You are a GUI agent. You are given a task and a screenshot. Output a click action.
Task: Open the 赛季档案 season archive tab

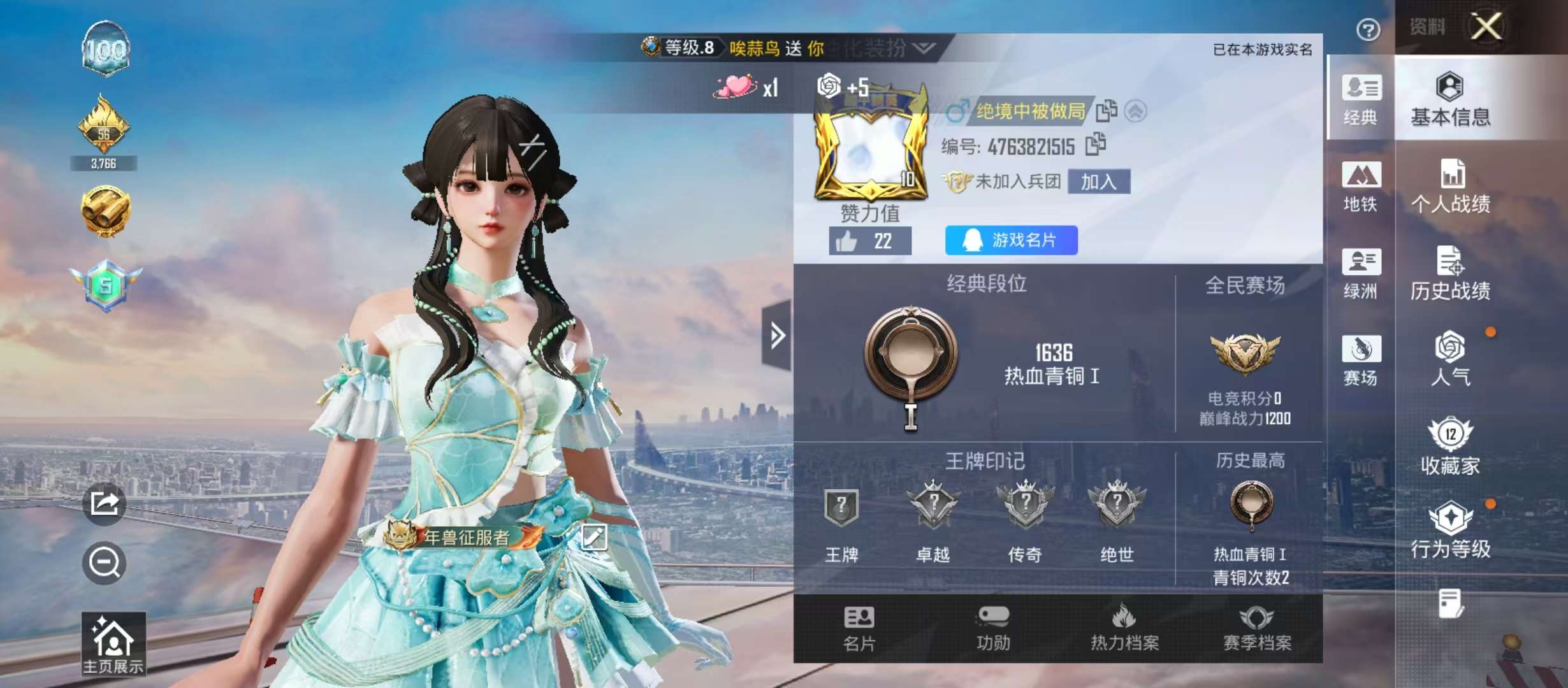coord(1259,631)
